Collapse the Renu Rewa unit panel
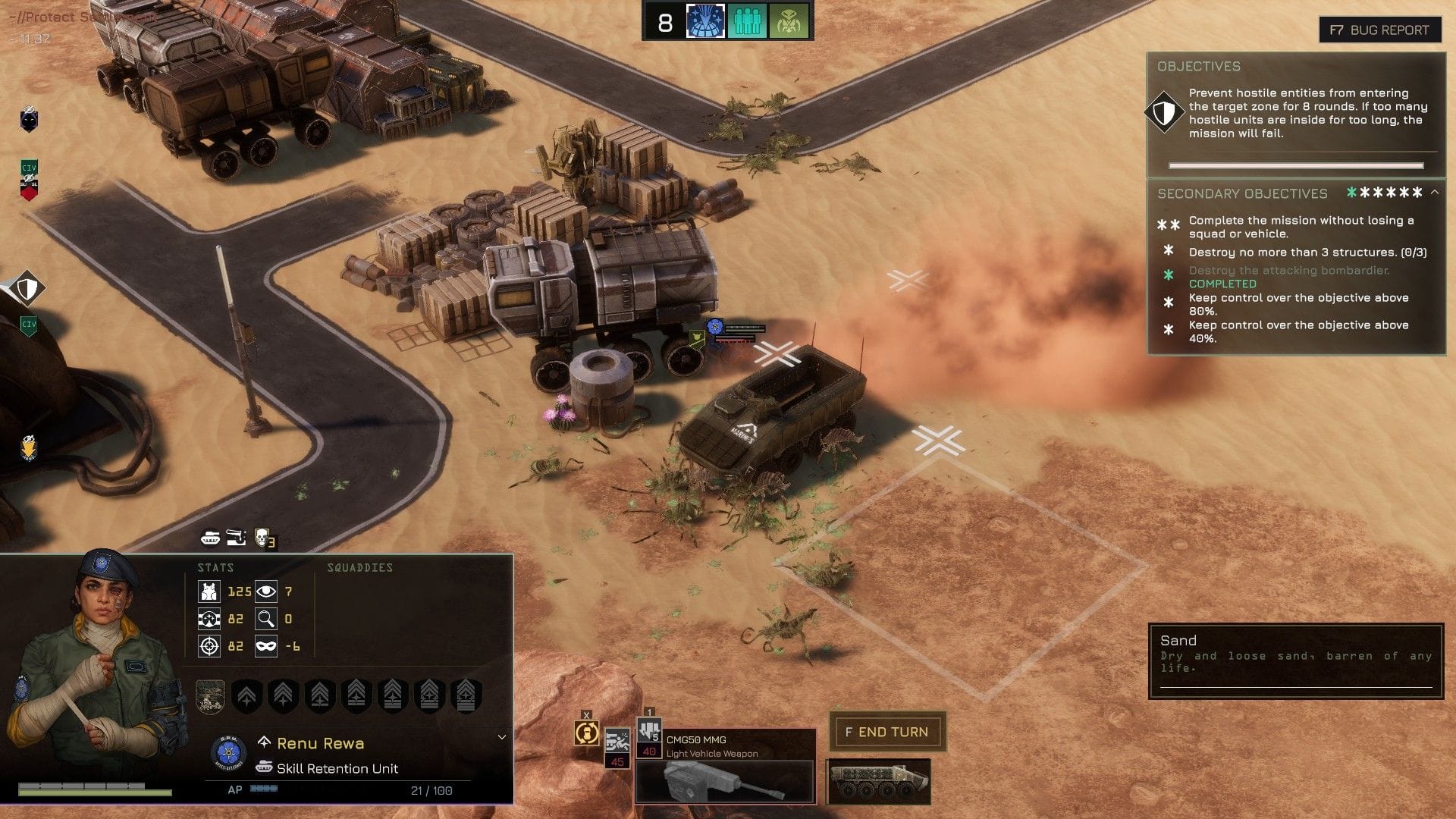The height and width of the screenshot is (819, 1456). pos(501,737)
